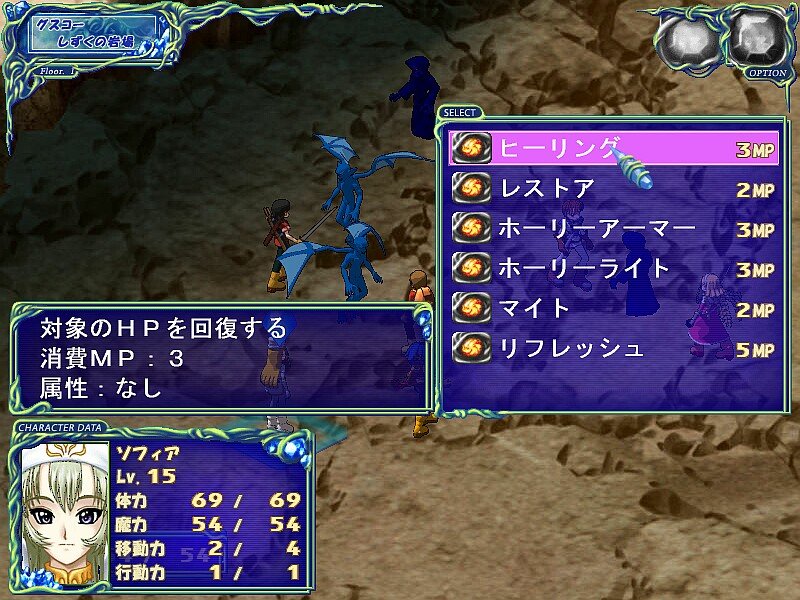Screen dimensions: 800x600
Task: Pick the ホーリーライト spell
Action: (x=612, y=269)
